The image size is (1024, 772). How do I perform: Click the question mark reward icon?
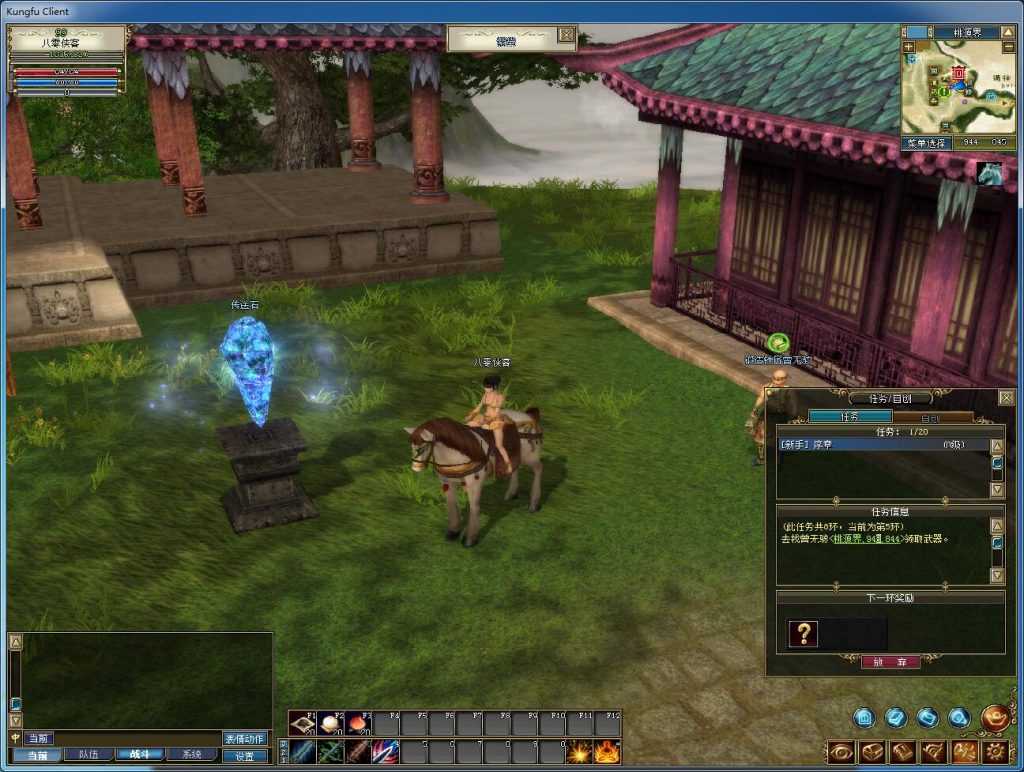[x=803, y=634]
